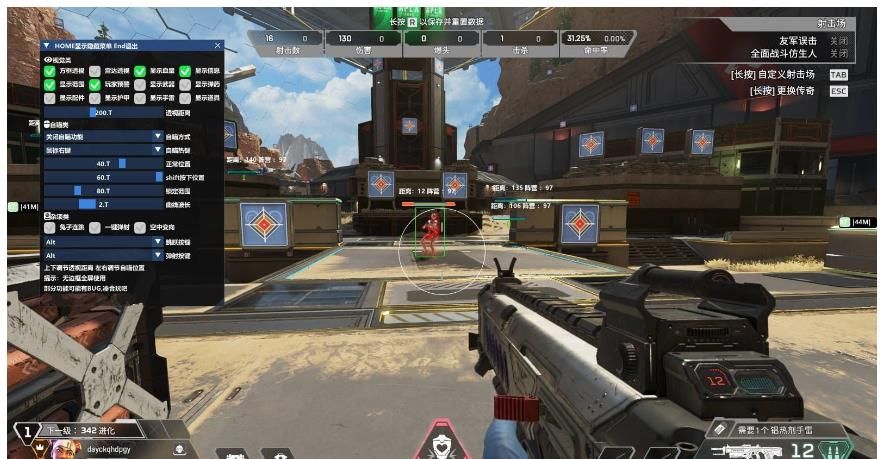The height and width of the screenshot is (459, 892).
Task: Toggle the 方框透视 checkbox
Action: coord(50,72)
